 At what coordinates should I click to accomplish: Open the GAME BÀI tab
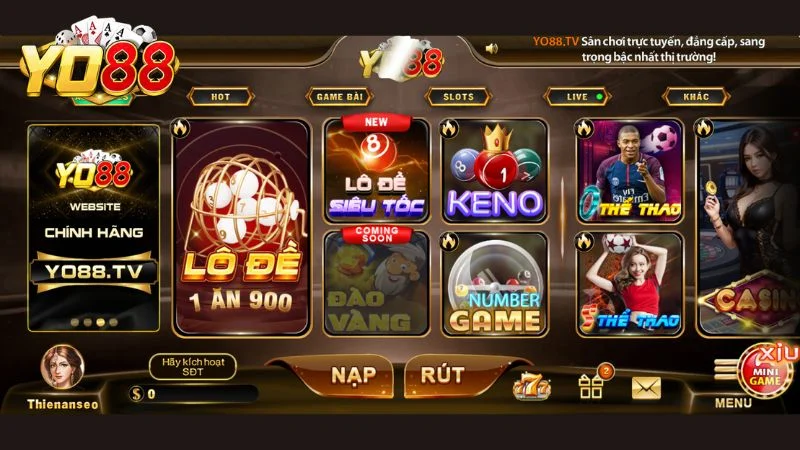337,97
